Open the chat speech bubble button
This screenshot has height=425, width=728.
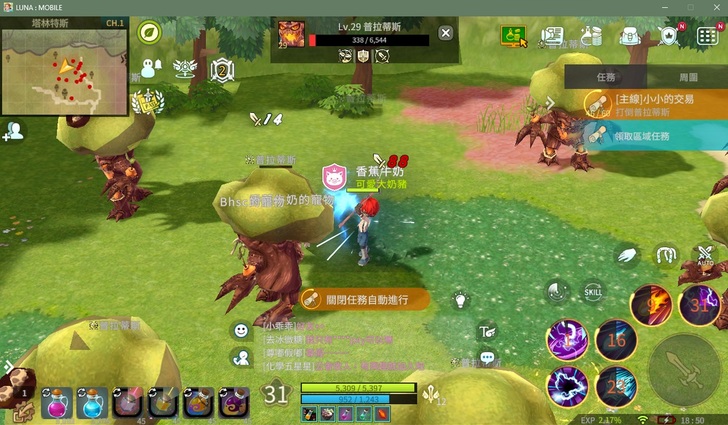coord(488,358)
